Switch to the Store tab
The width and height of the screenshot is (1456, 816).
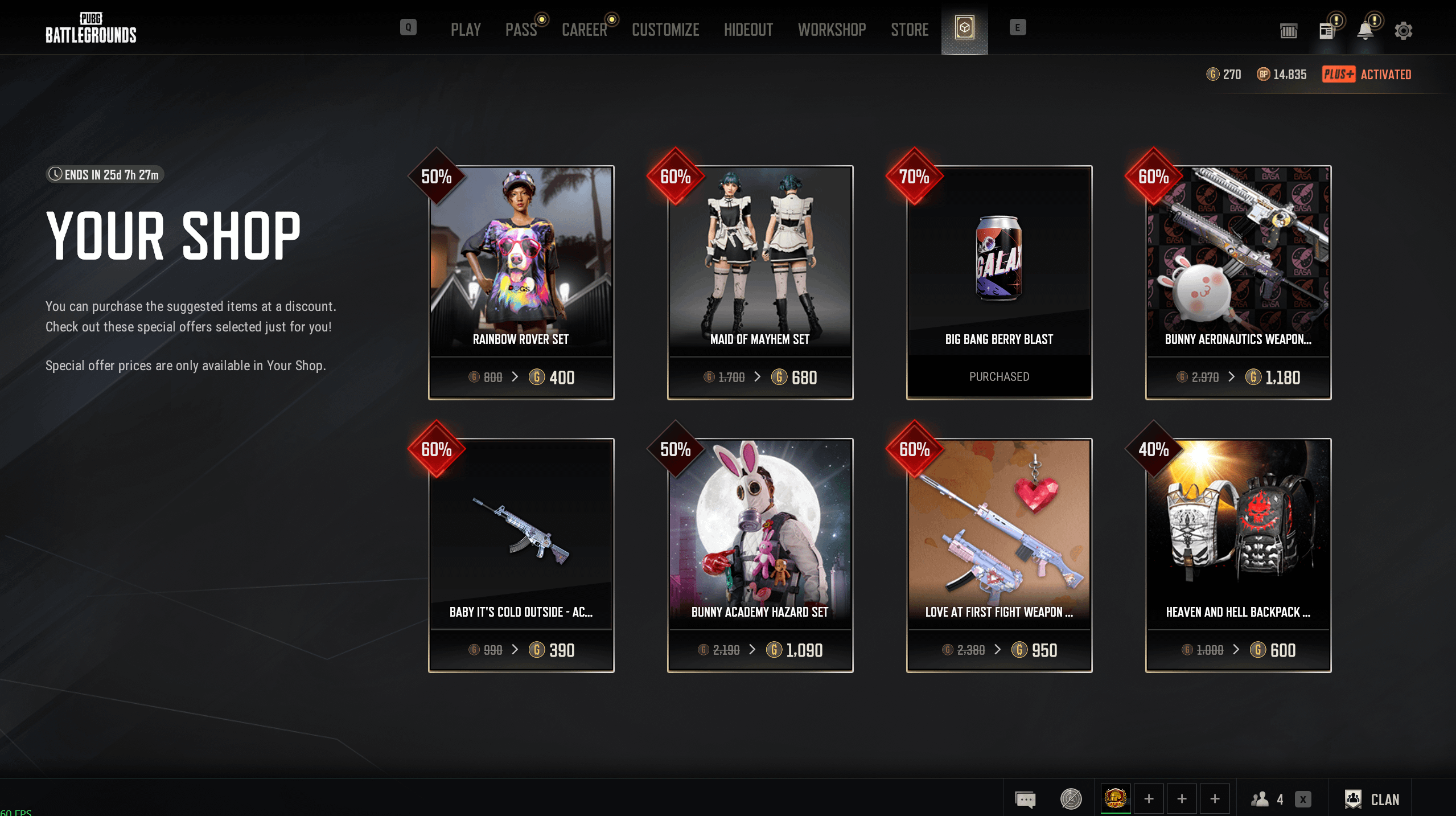[909, 30]
